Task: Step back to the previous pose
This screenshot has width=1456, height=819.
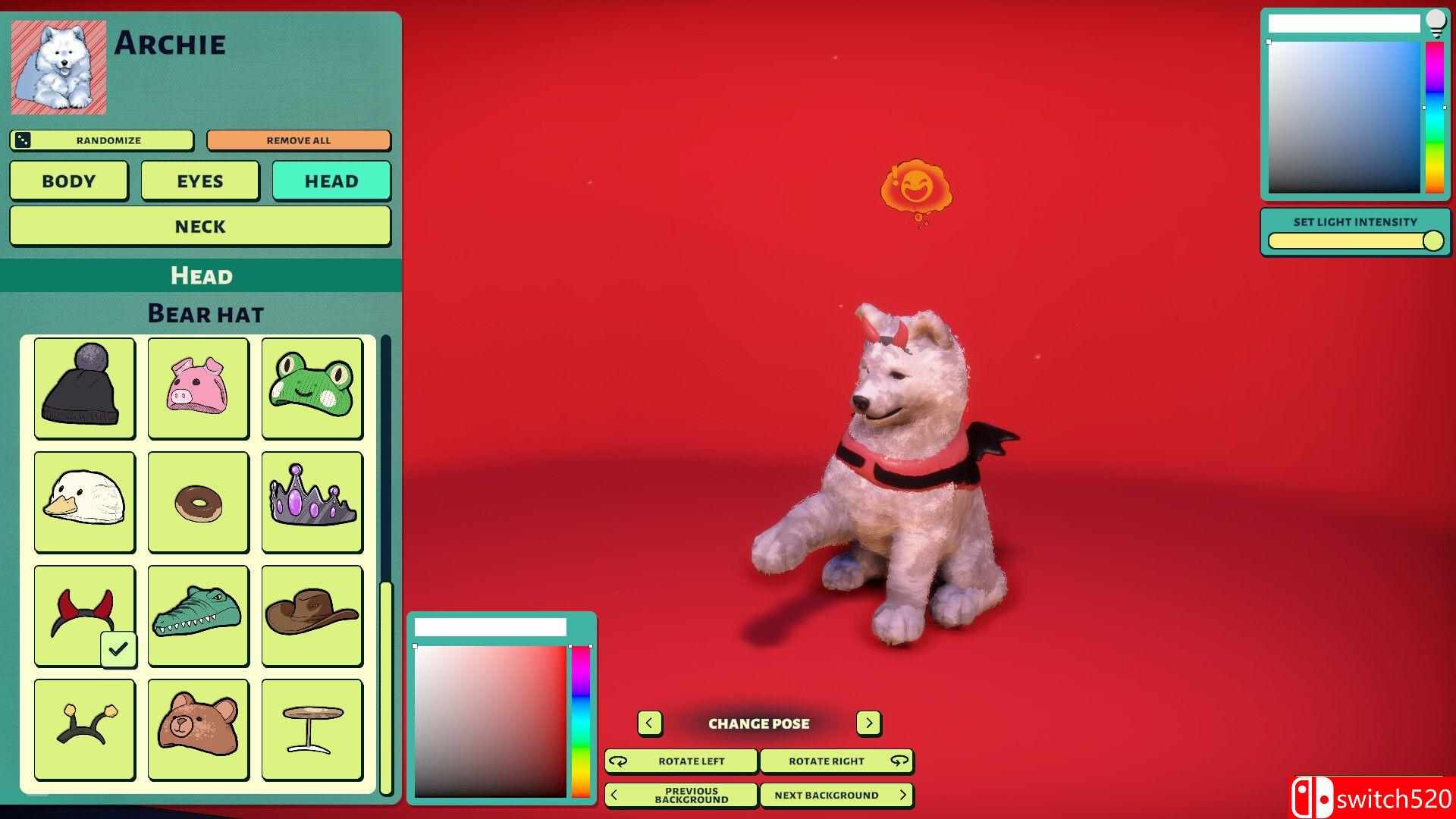Action: coord(649,723)
